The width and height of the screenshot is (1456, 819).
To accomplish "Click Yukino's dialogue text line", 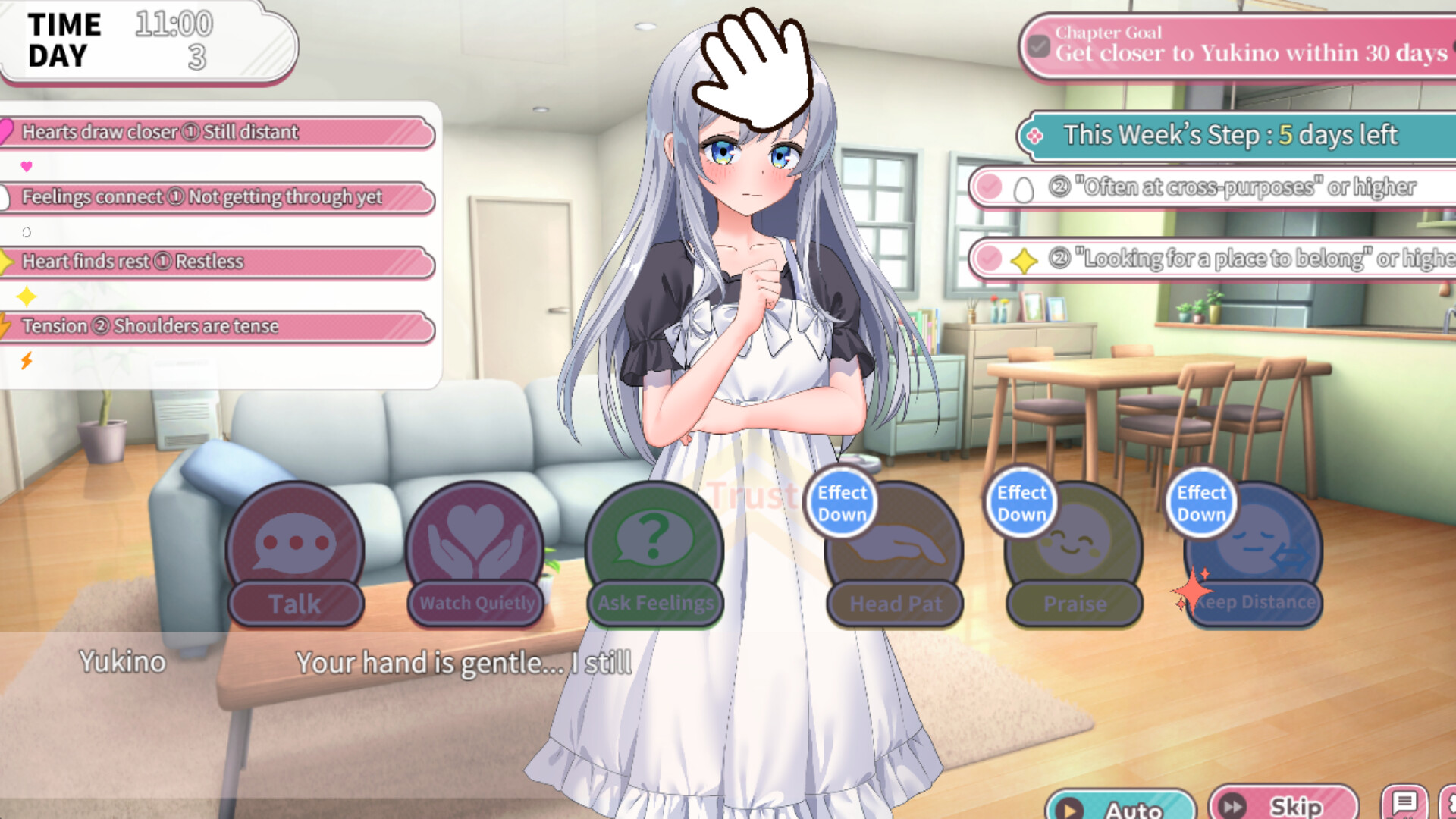I will 463,663.
